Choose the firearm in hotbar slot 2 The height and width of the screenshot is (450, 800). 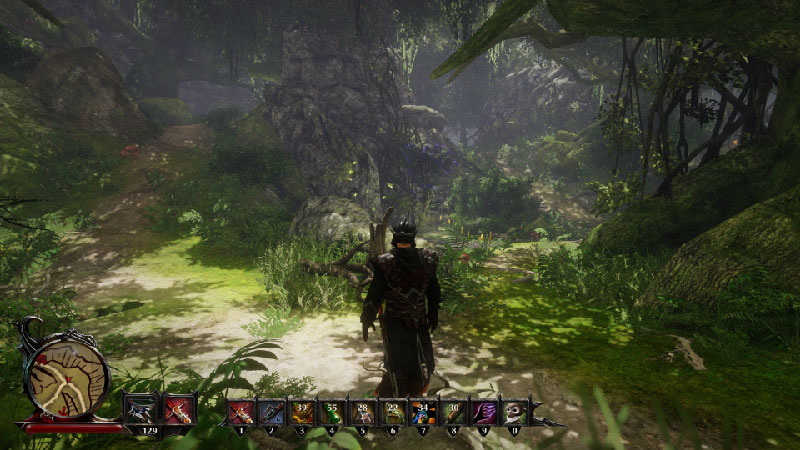coord(272,412)
